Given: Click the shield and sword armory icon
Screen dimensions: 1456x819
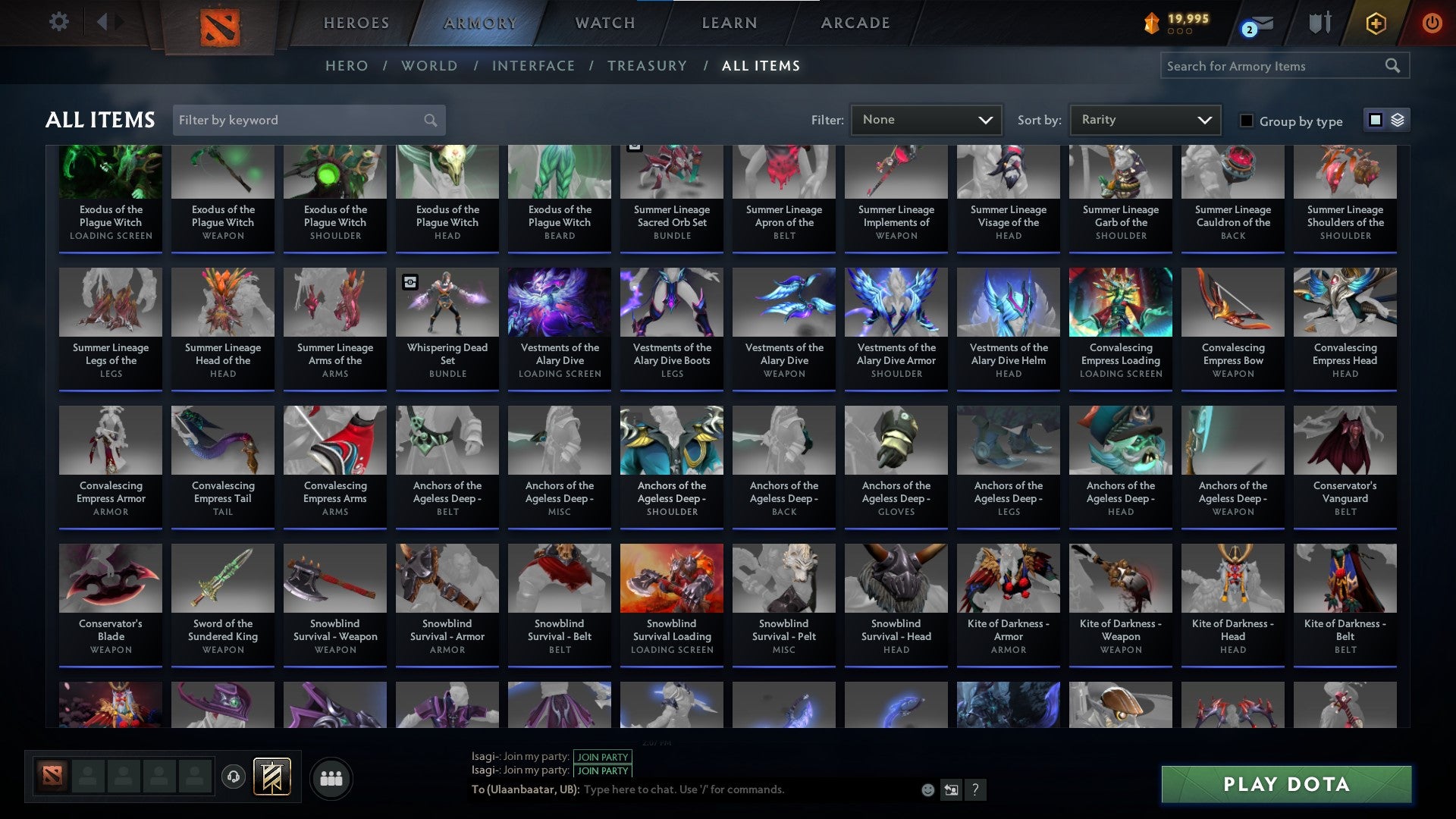Looking at the screenshot, I should (x=1319, y=23).
